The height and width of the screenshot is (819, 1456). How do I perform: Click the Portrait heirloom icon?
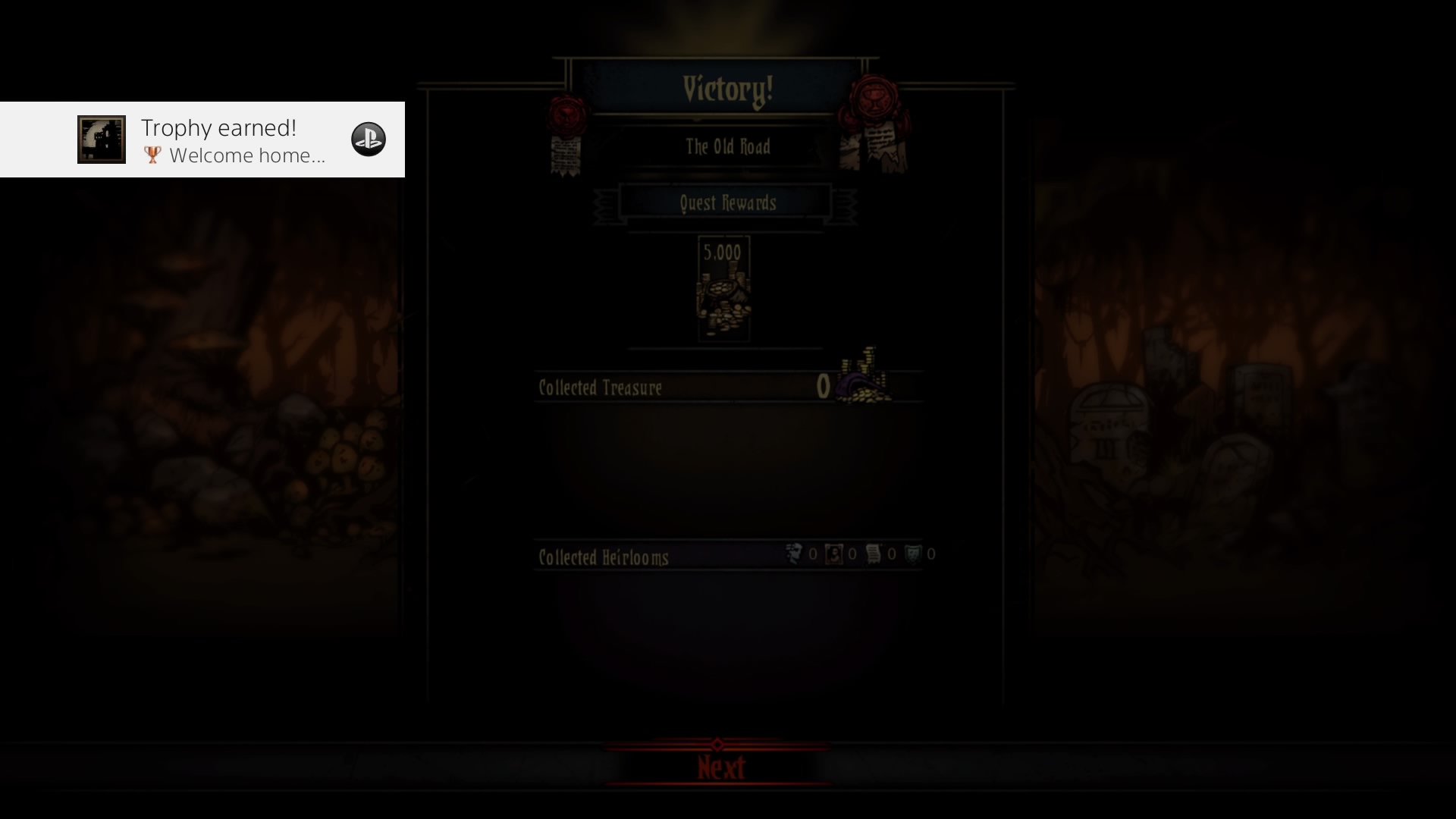click(834, 554)
